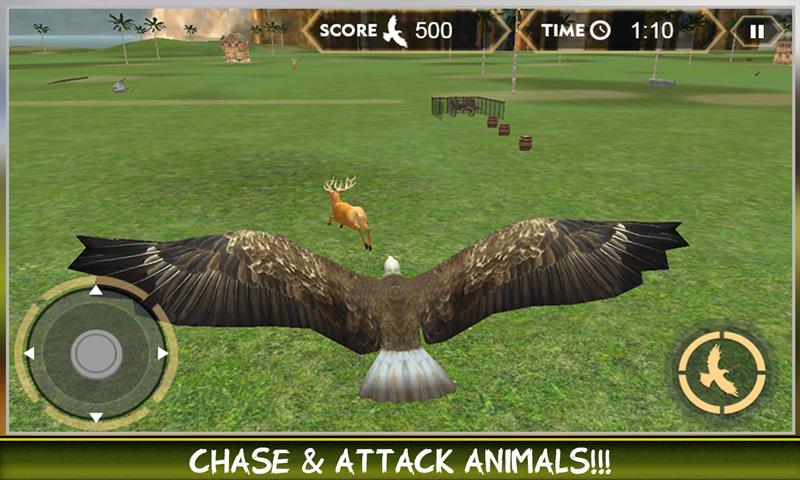This screenshot has width=800, height=480.
Task: Click the virtual joystick center knob
Action: click(96, 353)
